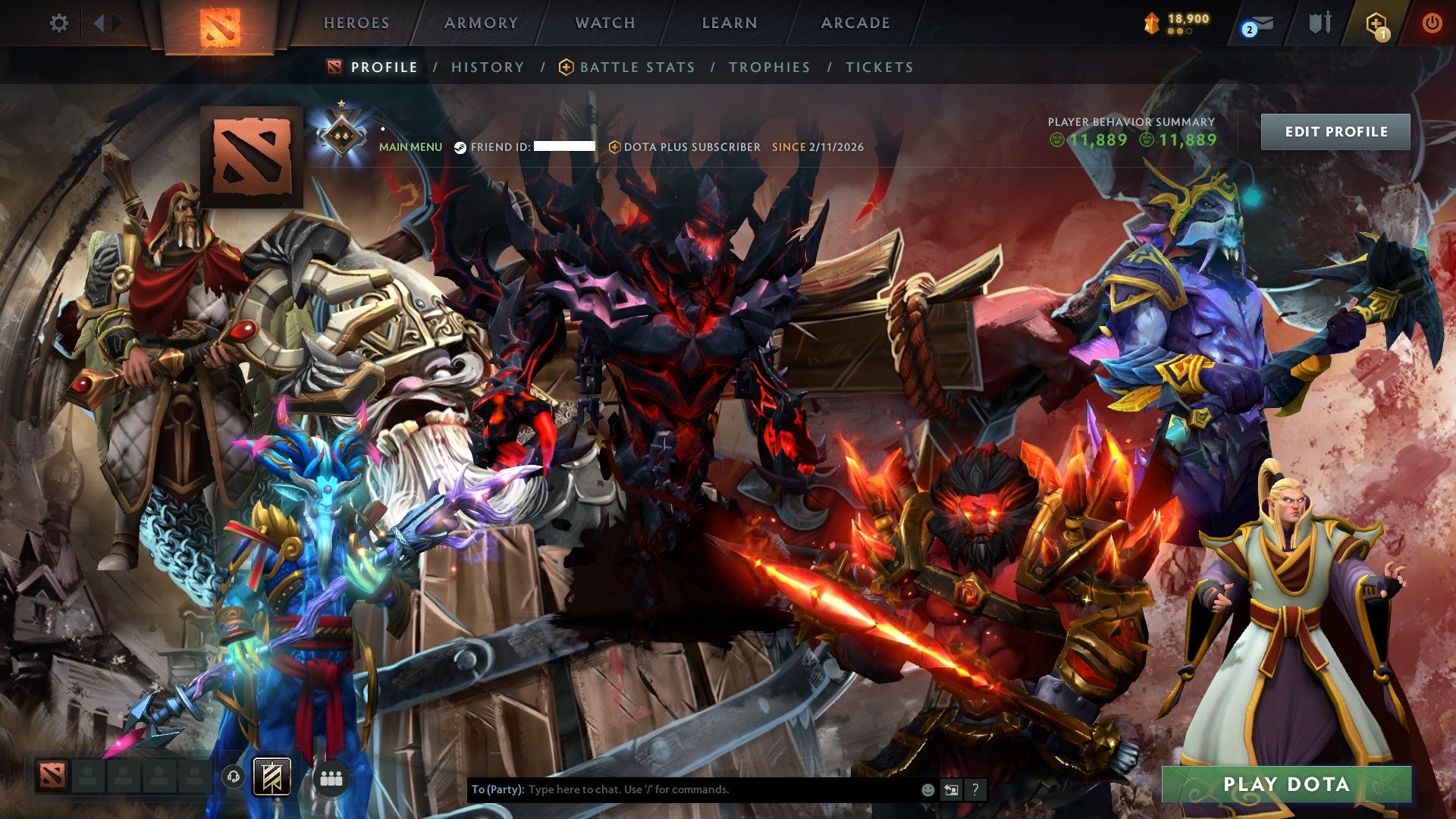The width and height of the screenshot is (1456, 819).
Task: Toggle the settings gear in top-left corner
Action: point(59,23)
